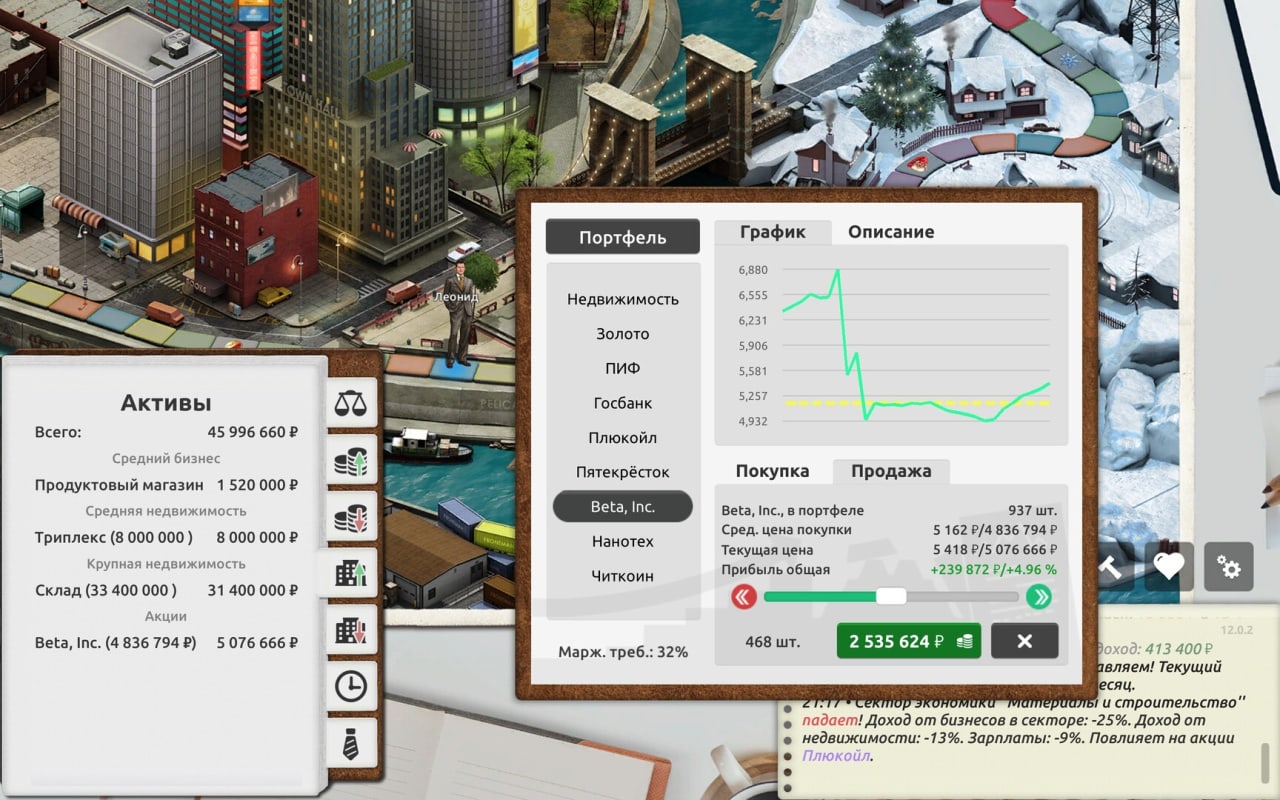The width and height of the screenshot is (1280, 800).
Task: Open the clock side tab
Action: [350, 687]
